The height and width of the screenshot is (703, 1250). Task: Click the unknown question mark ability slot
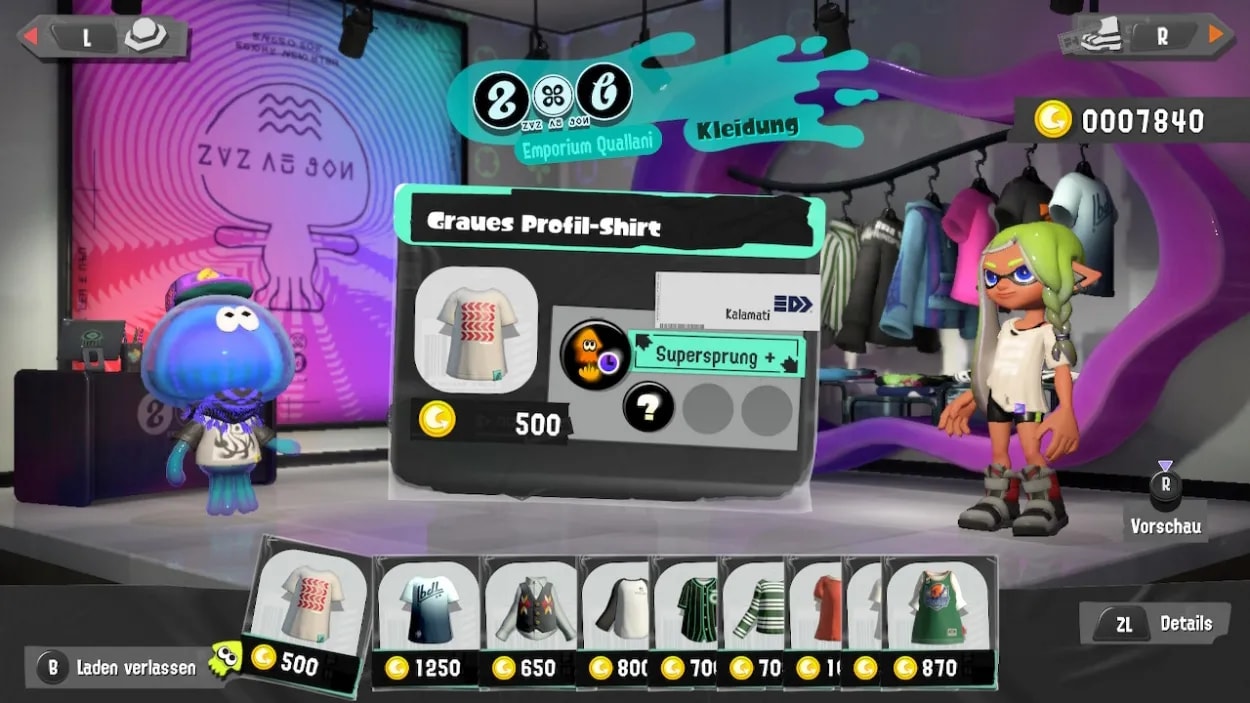pos(647,408)
